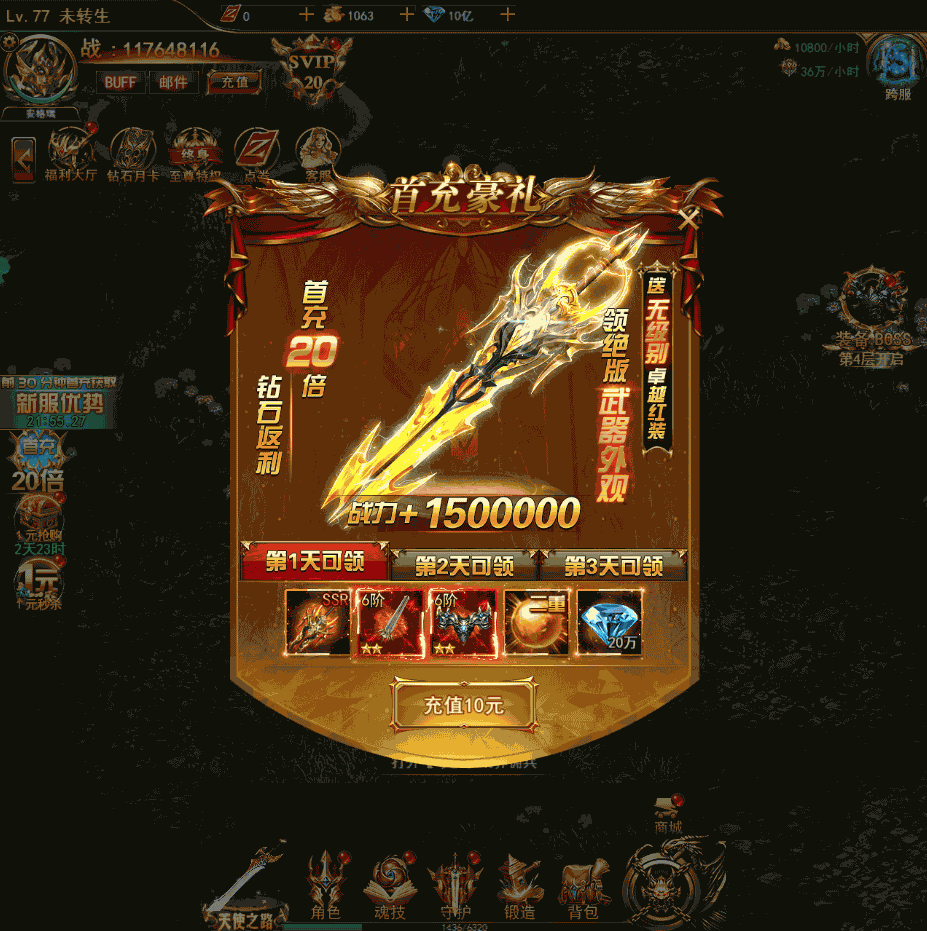The width and height of the screenshot is (927, 931).
Task: Open the 钻石月卡 monthly card
Action: (133, 153)
